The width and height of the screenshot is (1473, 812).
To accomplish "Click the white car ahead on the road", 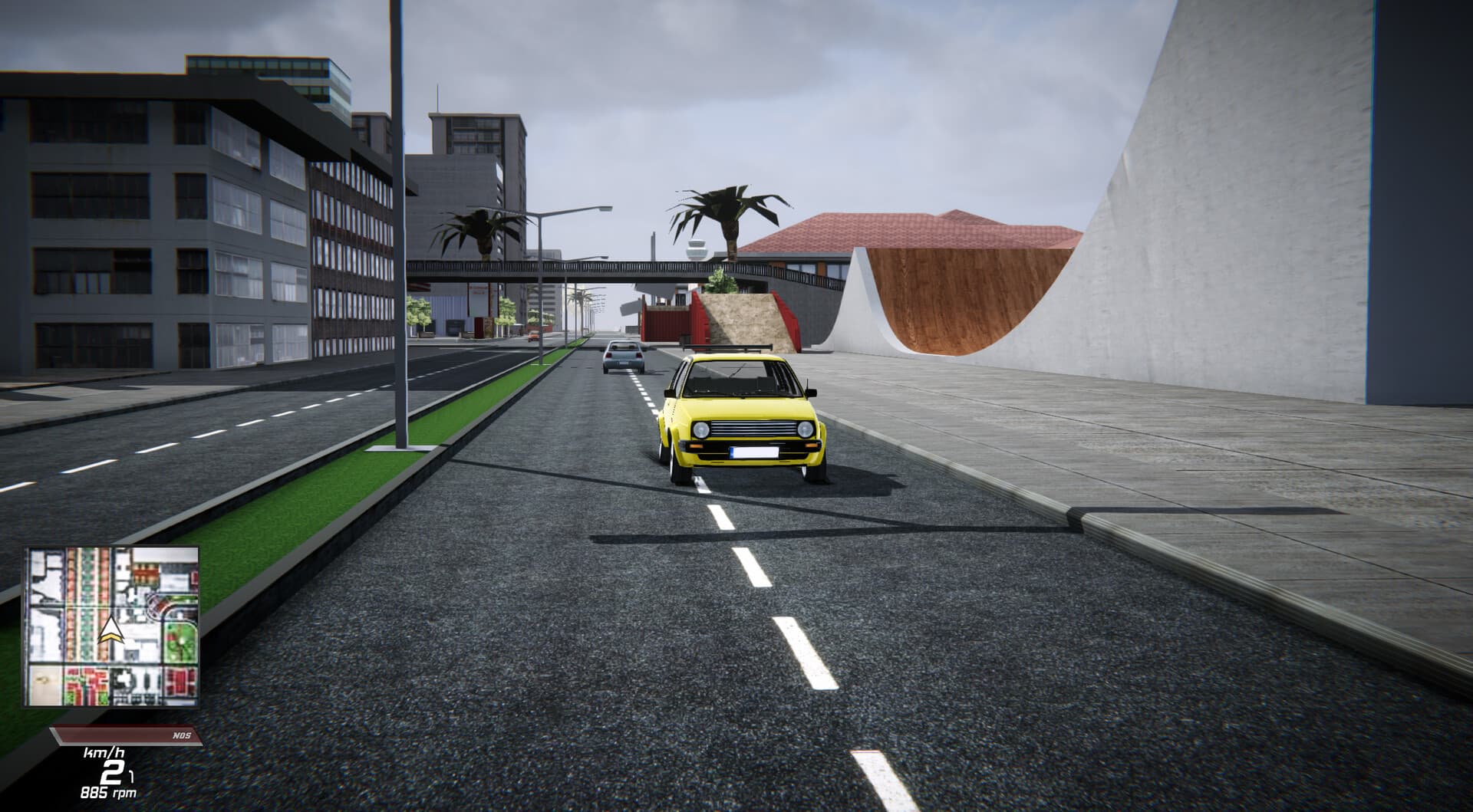I will (x=623, y=358).
